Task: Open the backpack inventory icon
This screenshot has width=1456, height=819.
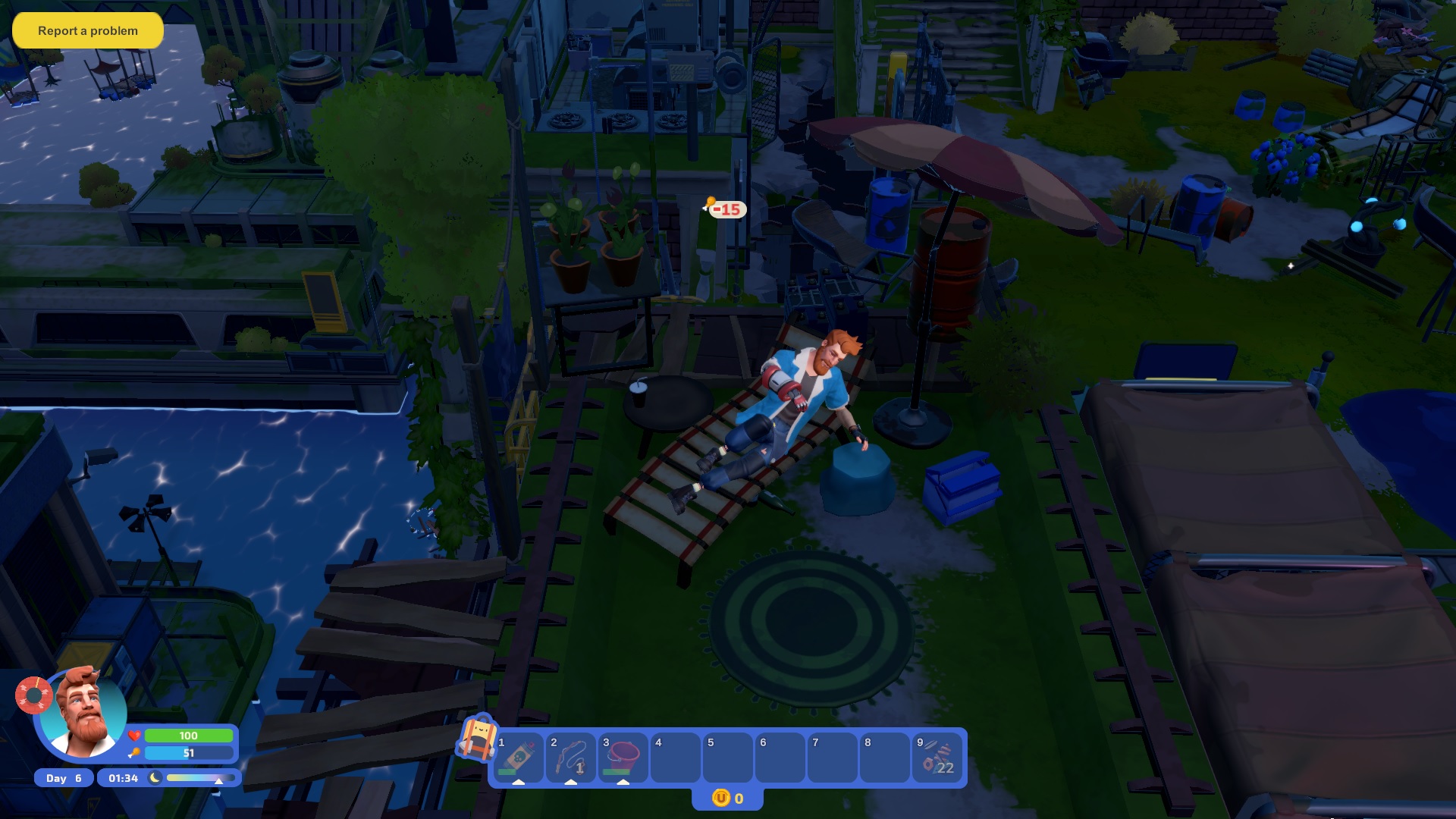Action: (x=476, y=738)
